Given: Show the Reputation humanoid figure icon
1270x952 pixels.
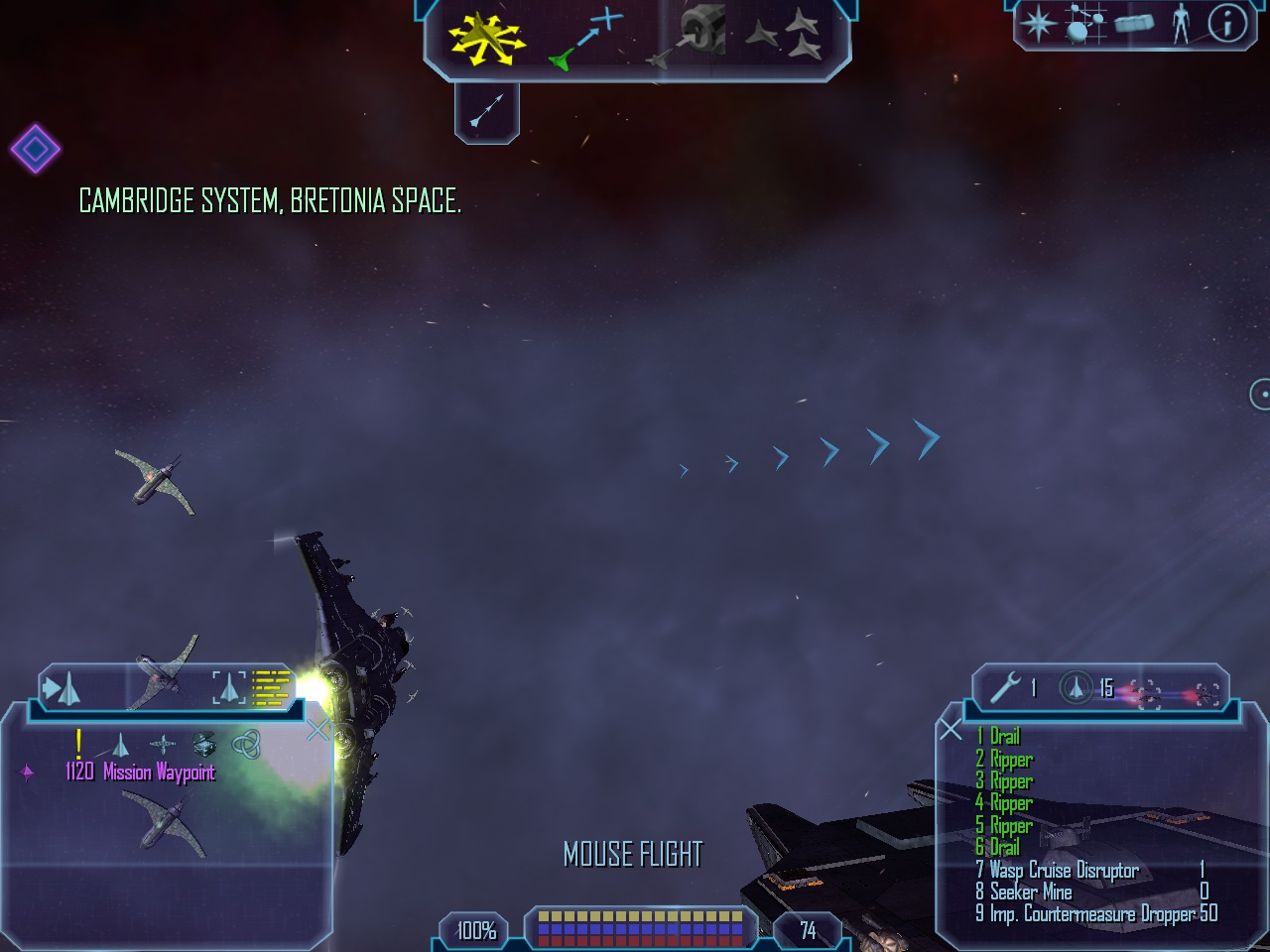Looking at the screenshot, I should pos(1181,23).
